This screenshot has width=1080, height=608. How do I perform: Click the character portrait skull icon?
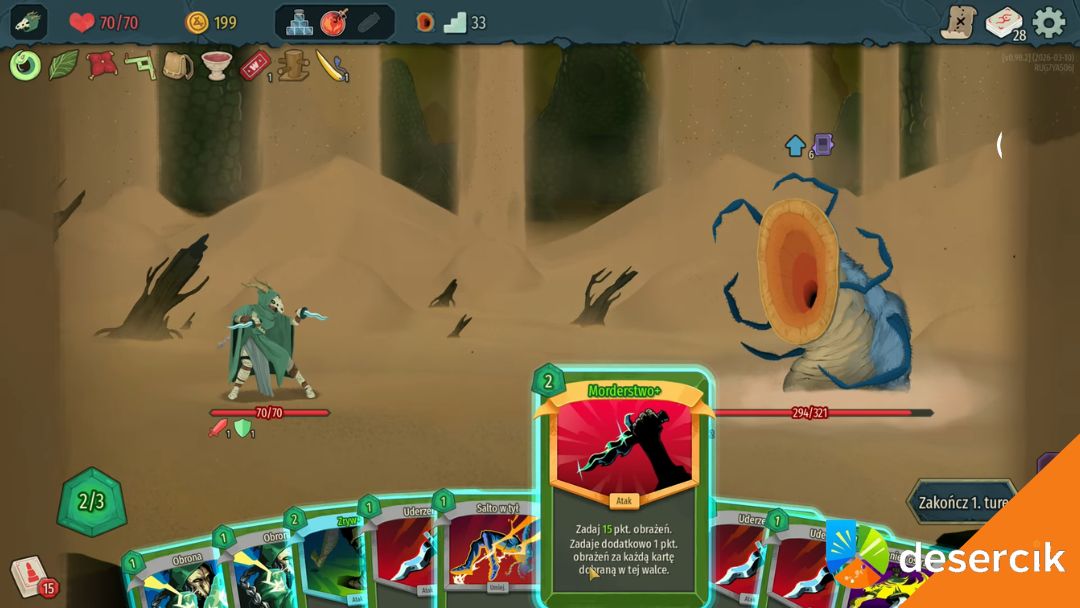point(28,22)
